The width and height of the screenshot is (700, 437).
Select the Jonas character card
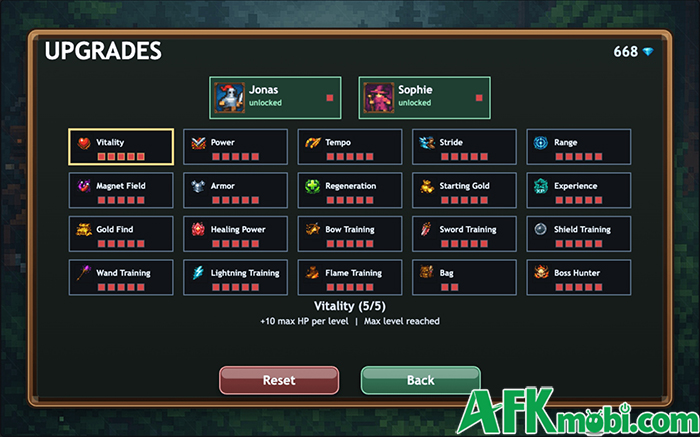pyautogui.click(x=275, y=97)
